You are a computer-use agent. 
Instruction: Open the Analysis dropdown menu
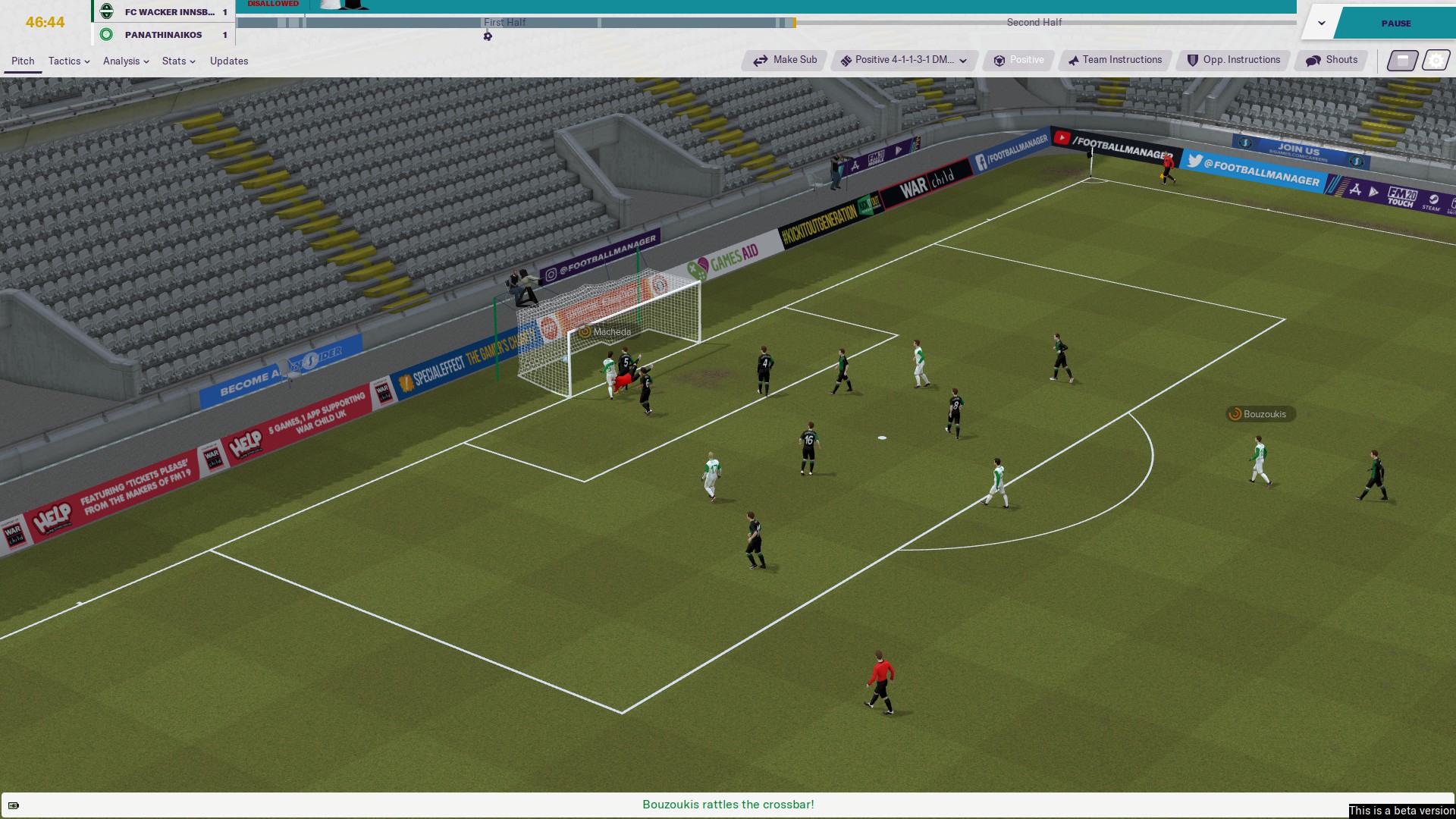(x=125, y=61)
